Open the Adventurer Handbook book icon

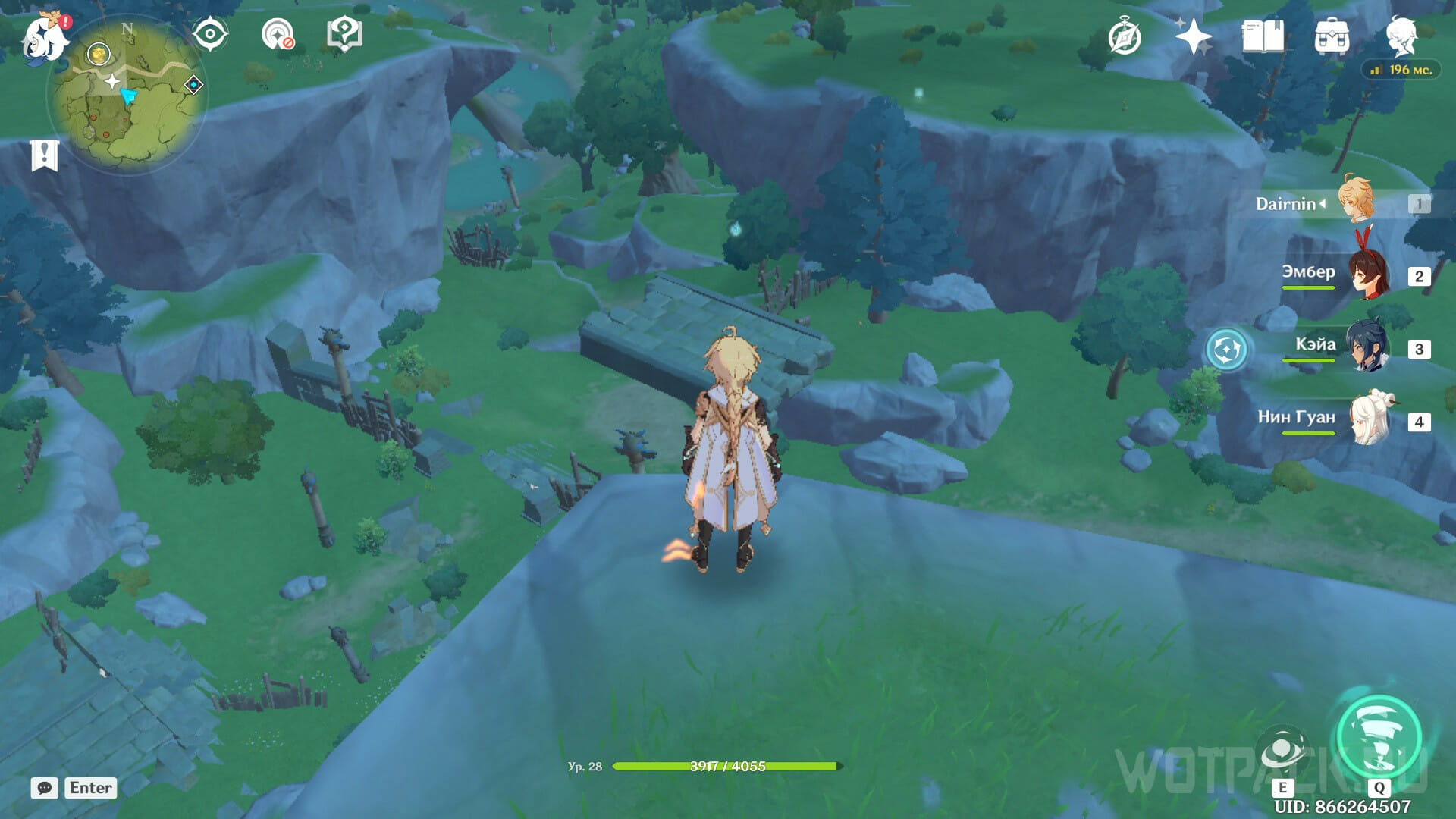click(1263, 36)
